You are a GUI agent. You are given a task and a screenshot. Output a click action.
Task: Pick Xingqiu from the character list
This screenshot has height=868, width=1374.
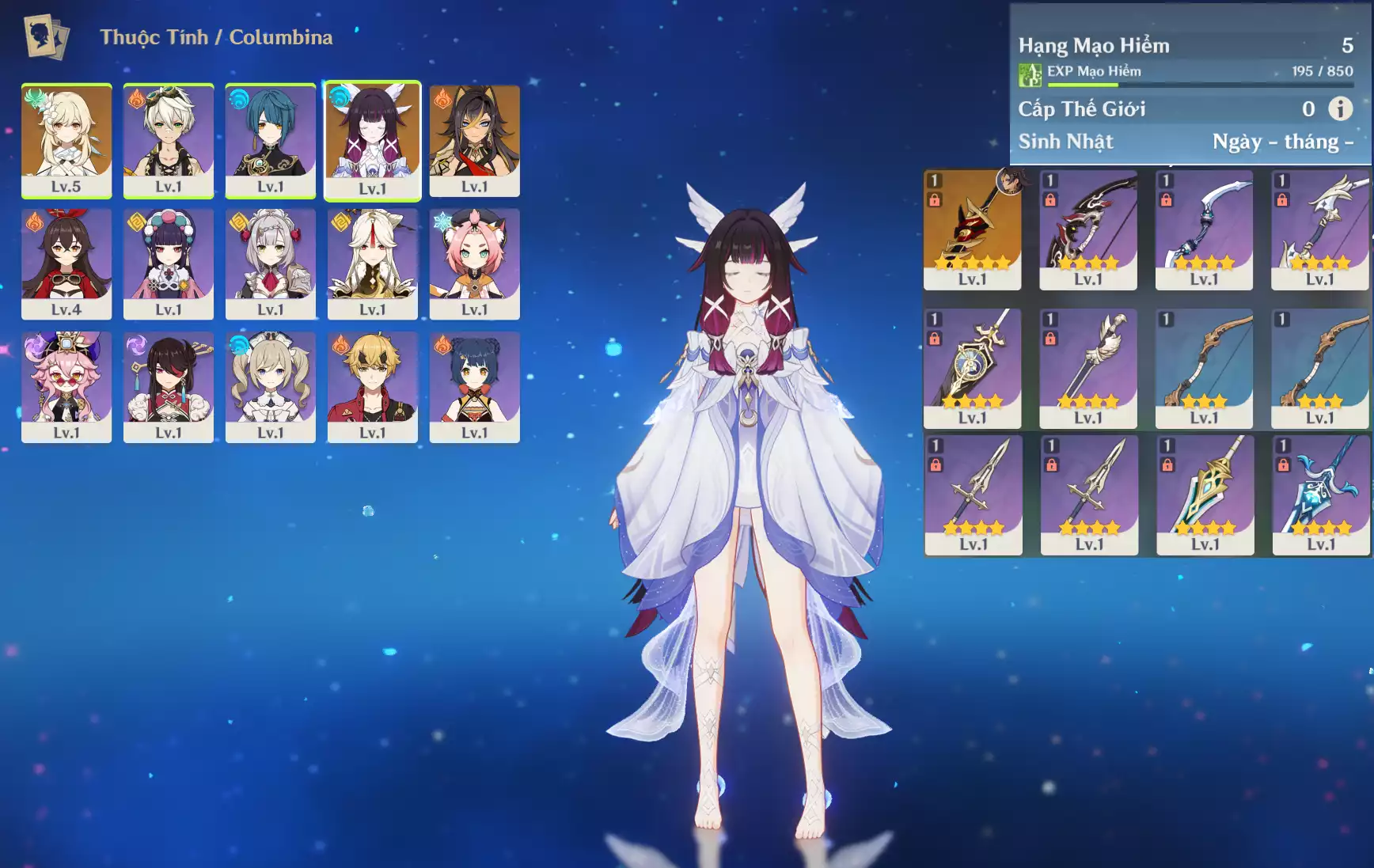pyautogui.click(x=271, y=140)
